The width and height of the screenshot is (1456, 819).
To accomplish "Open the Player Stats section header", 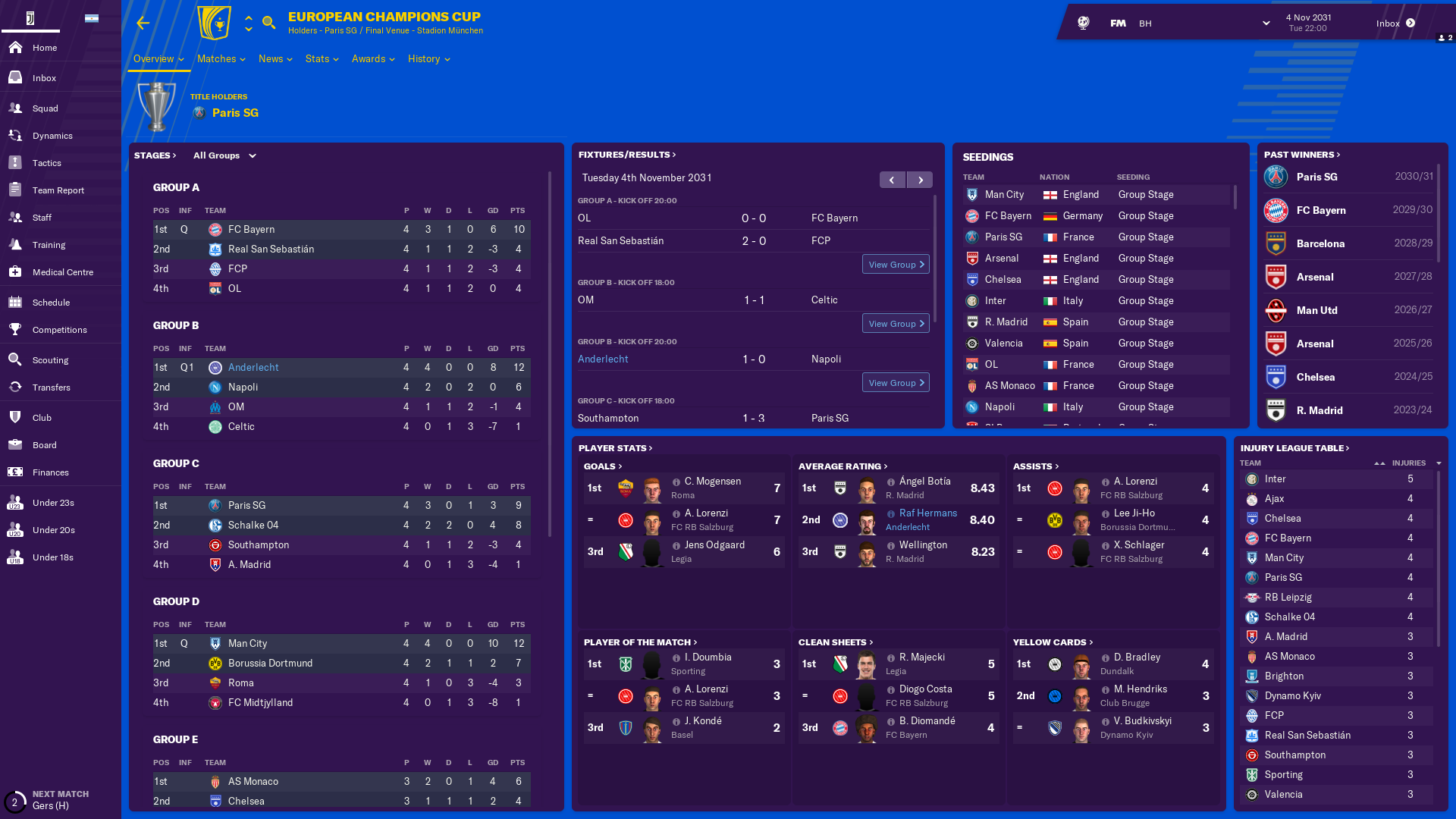I will pos(615,448).
